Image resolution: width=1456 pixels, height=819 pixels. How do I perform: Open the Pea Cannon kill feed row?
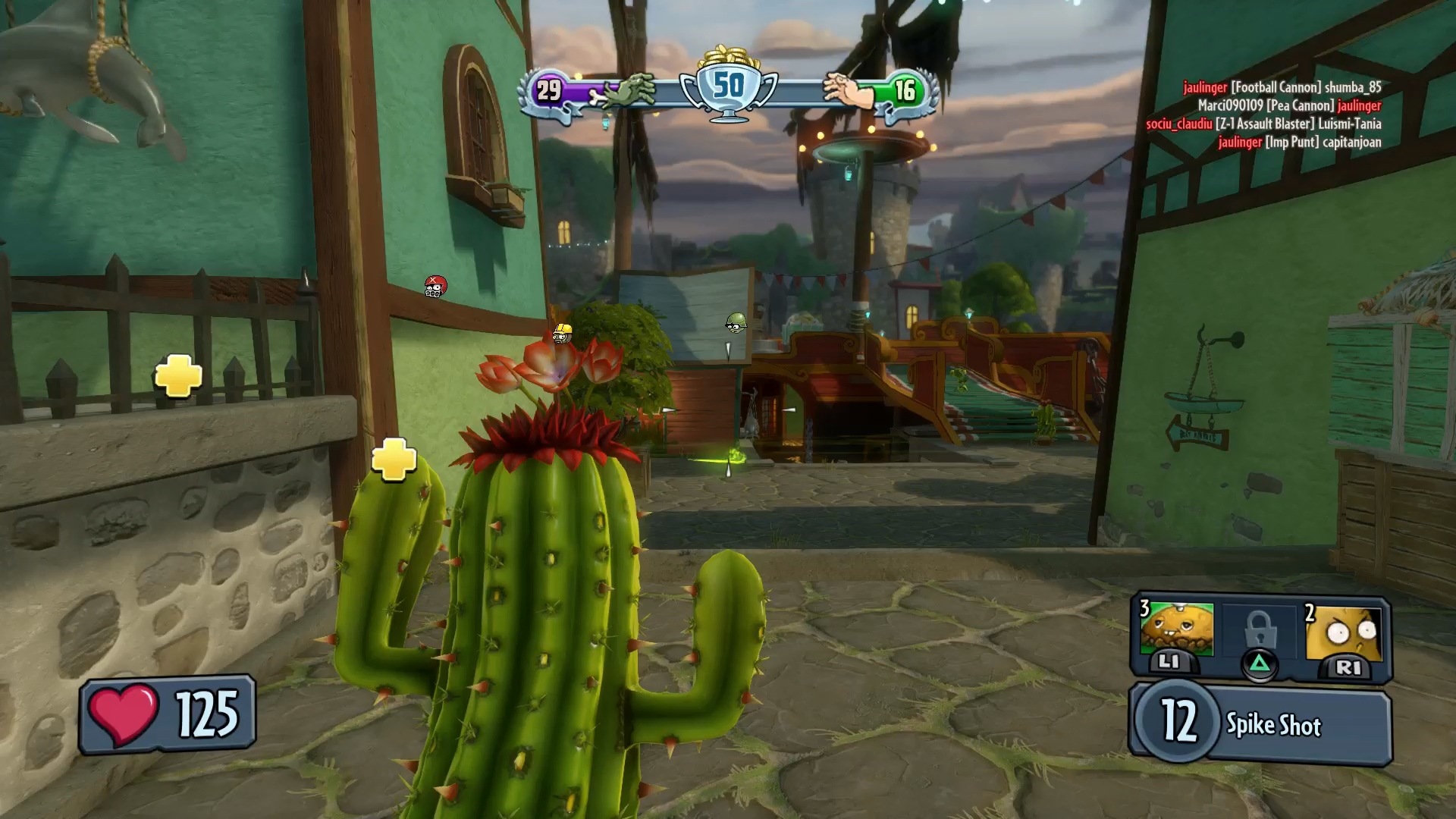(x=1289, y=105)
